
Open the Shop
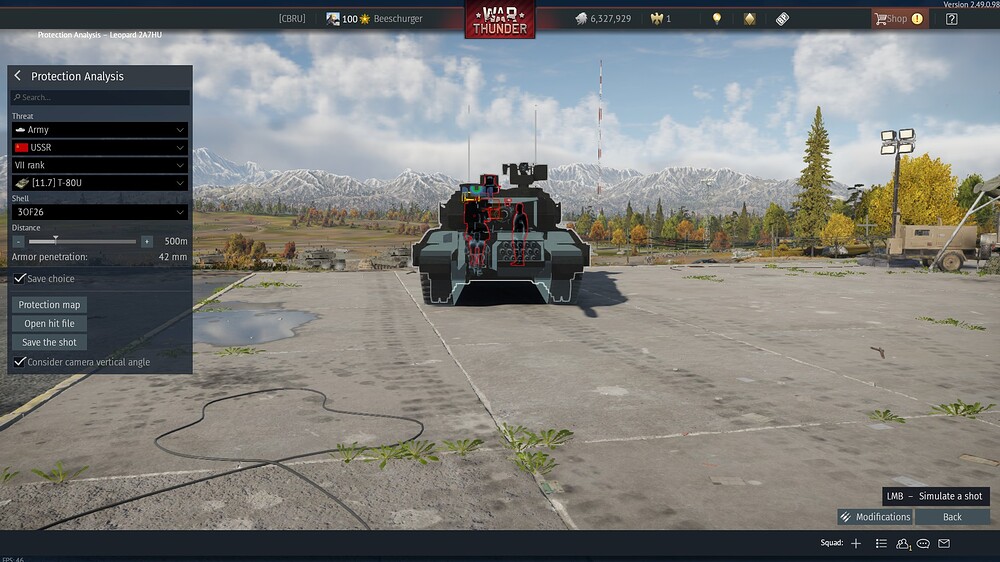tap(897, 18)
